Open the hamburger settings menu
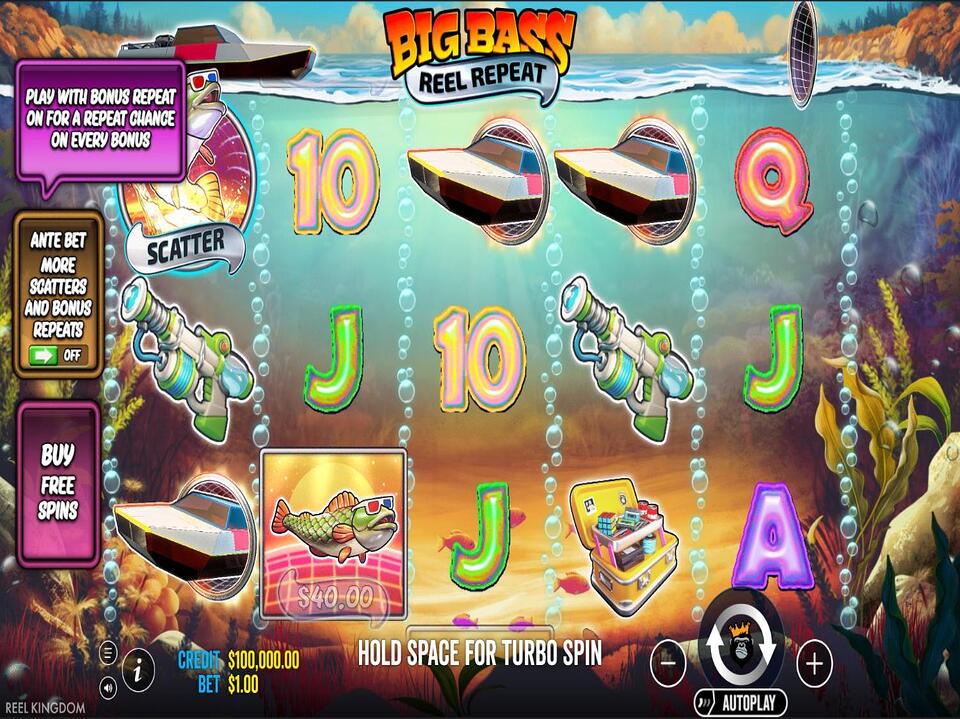This screenshot has width=960, height=719. point(108,653)
